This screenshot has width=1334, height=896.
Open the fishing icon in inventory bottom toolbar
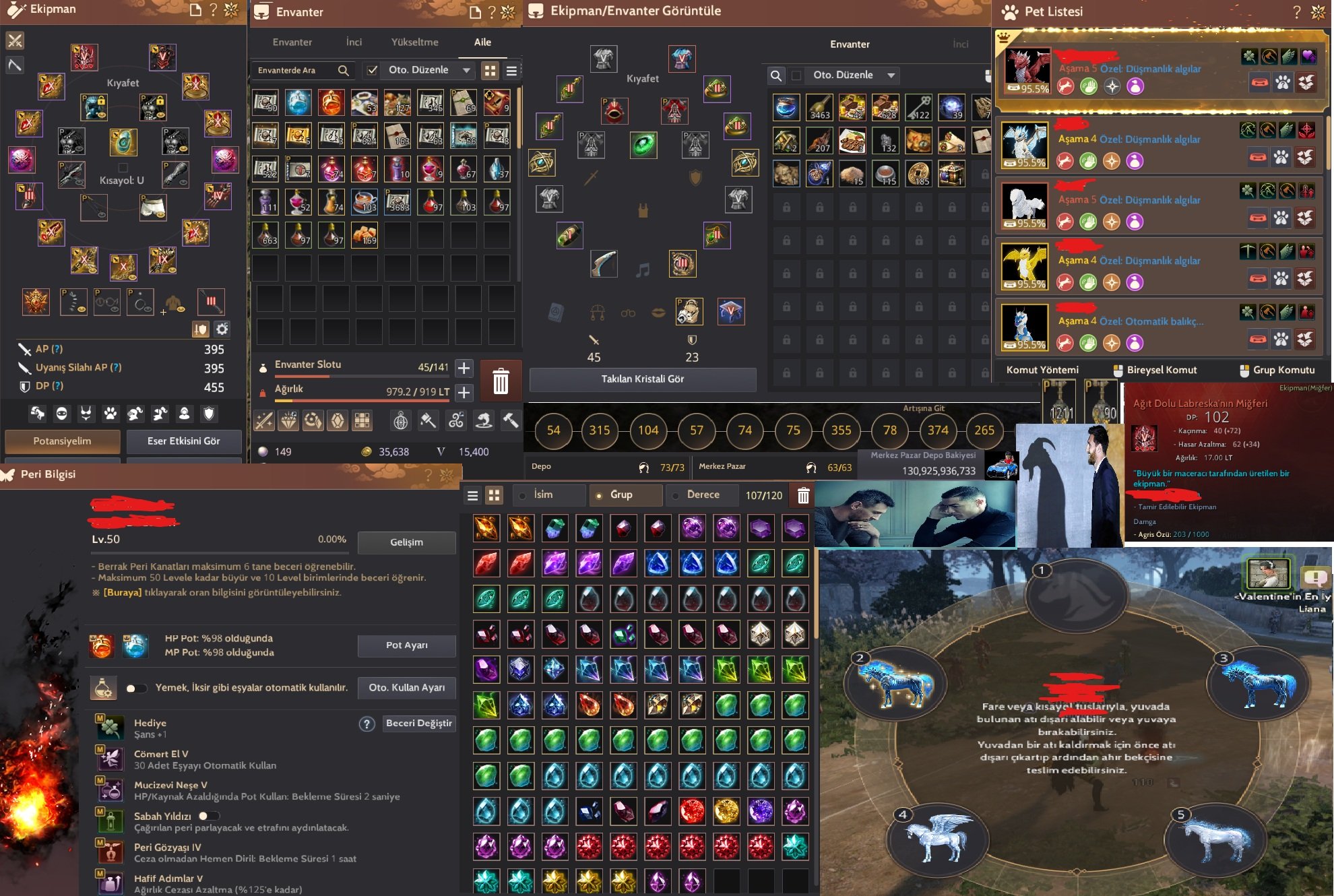pos(484,420)
